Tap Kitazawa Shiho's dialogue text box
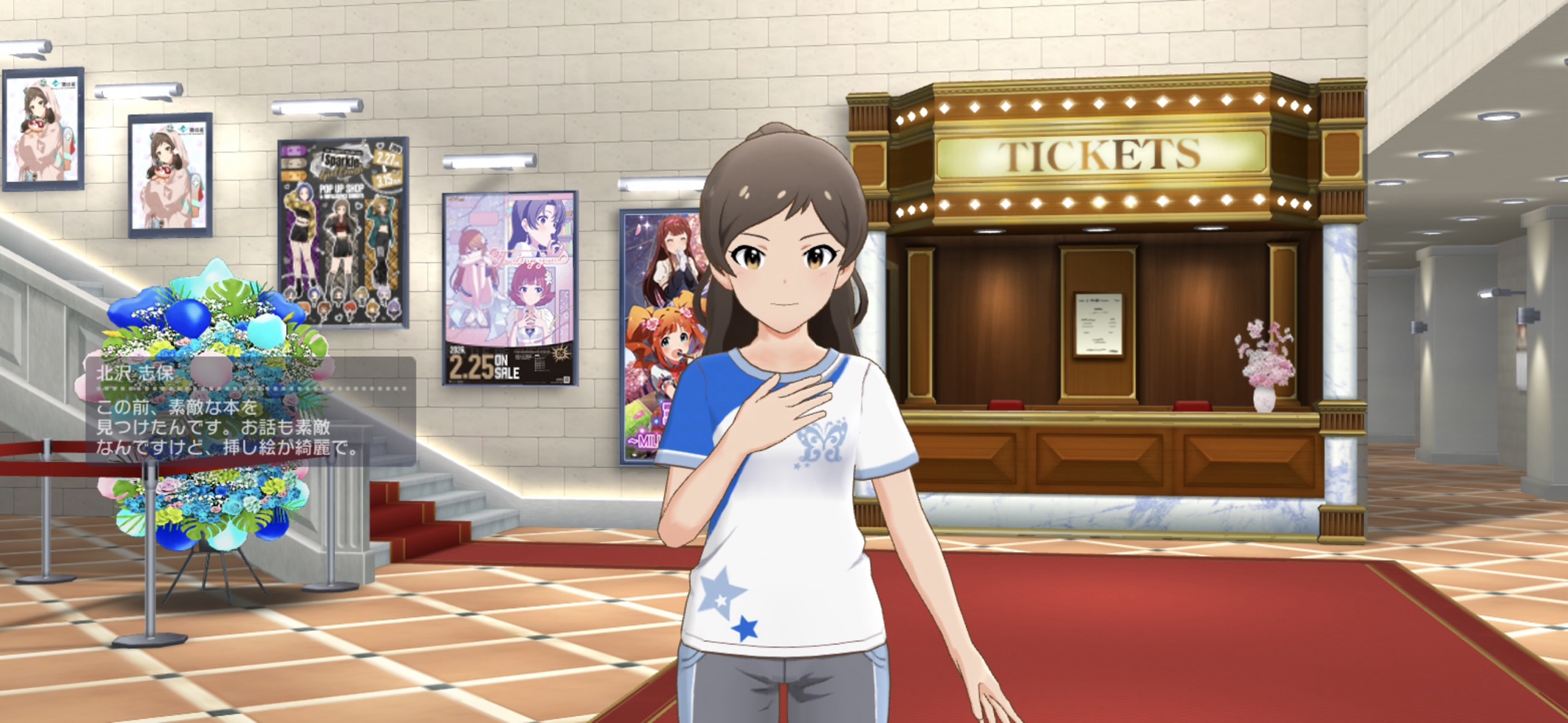Viewport: 1568px width, 723px height. click(249, 412)
